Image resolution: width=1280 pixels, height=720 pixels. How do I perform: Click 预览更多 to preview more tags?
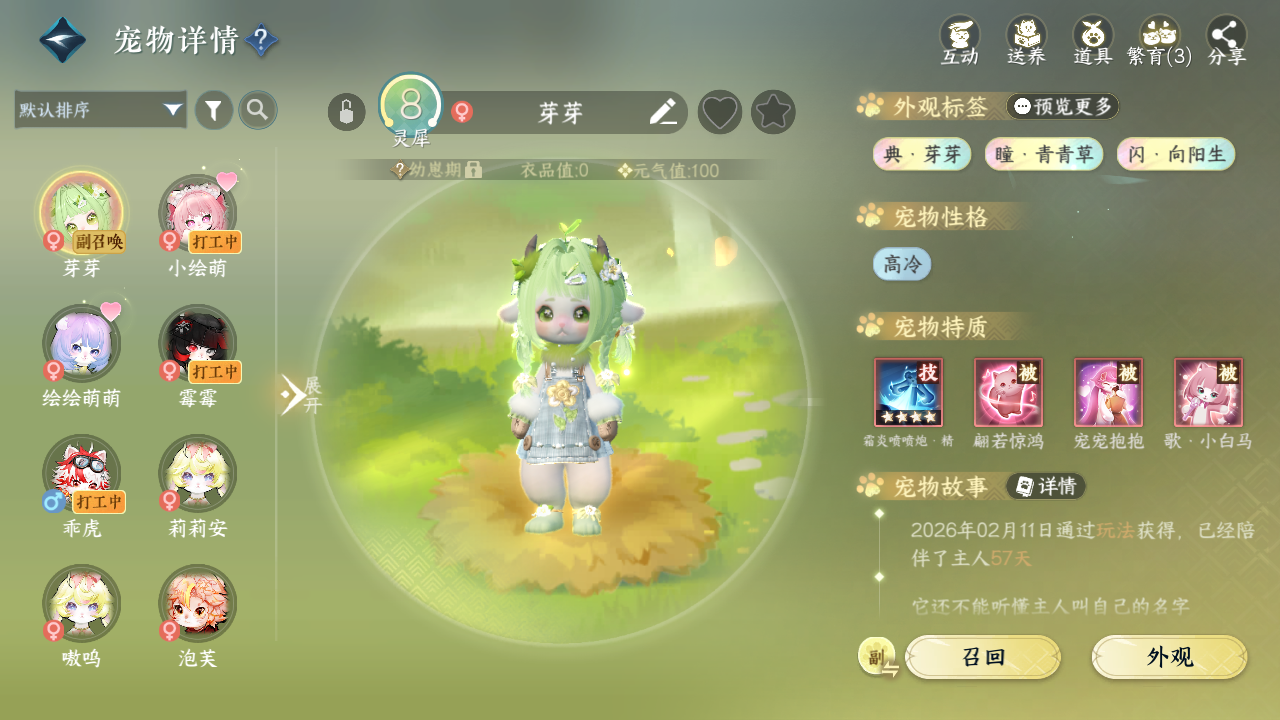click(1063, 106)
